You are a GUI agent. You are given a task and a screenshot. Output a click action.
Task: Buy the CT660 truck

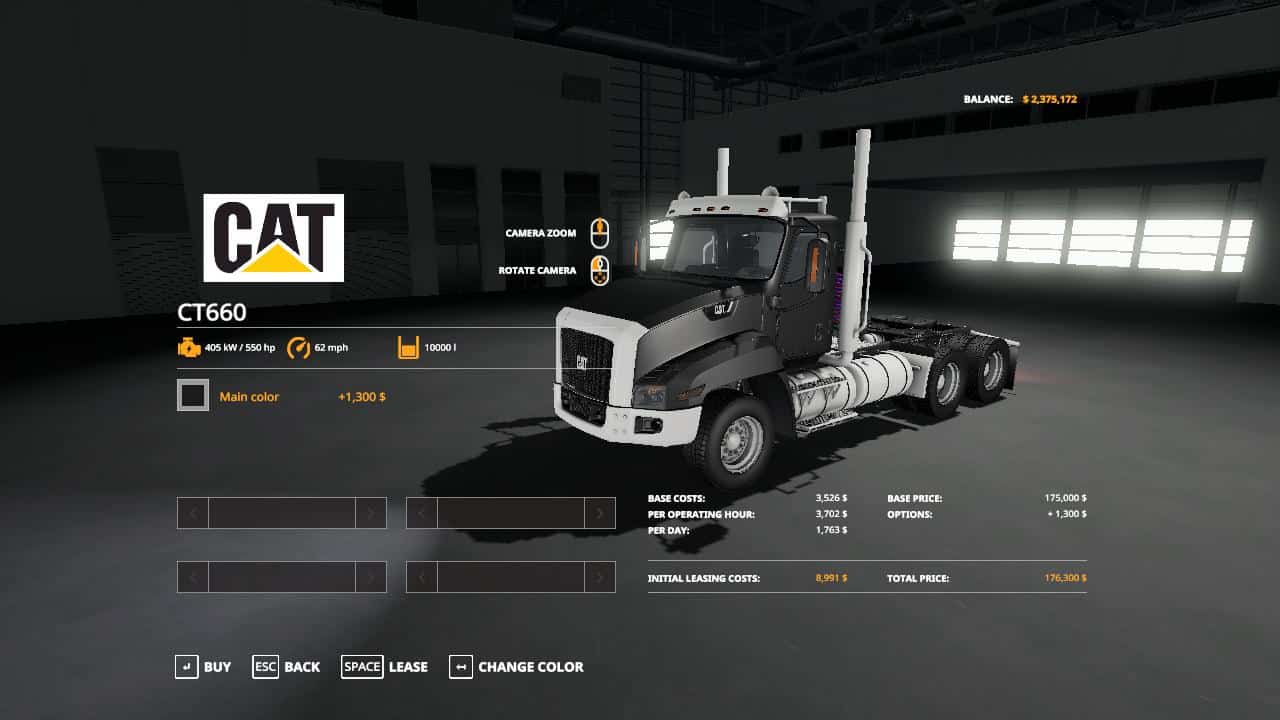(203, 667)
